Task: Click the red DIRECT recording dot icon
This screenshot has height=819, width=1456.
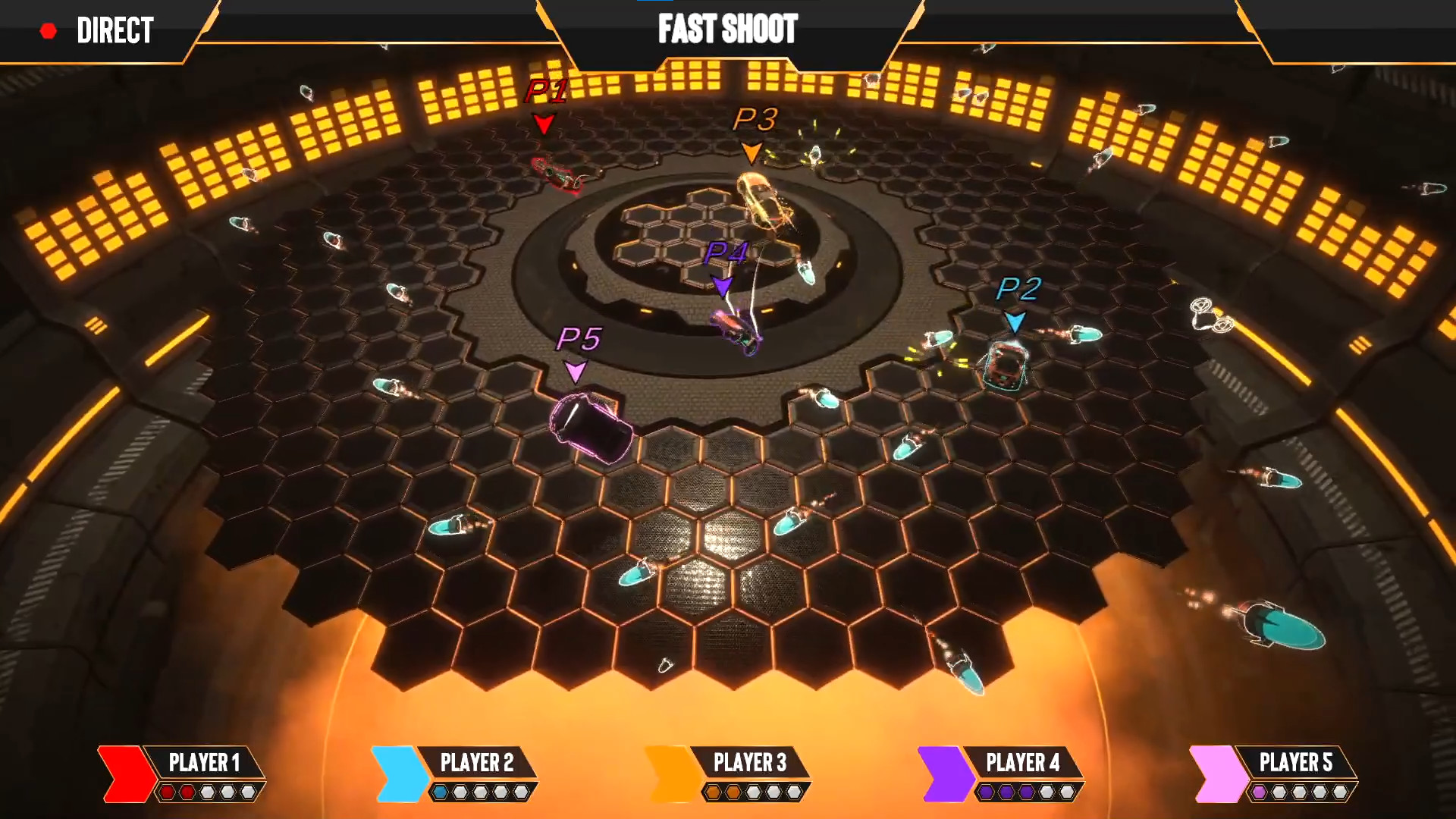Action: tap(49, 30)
